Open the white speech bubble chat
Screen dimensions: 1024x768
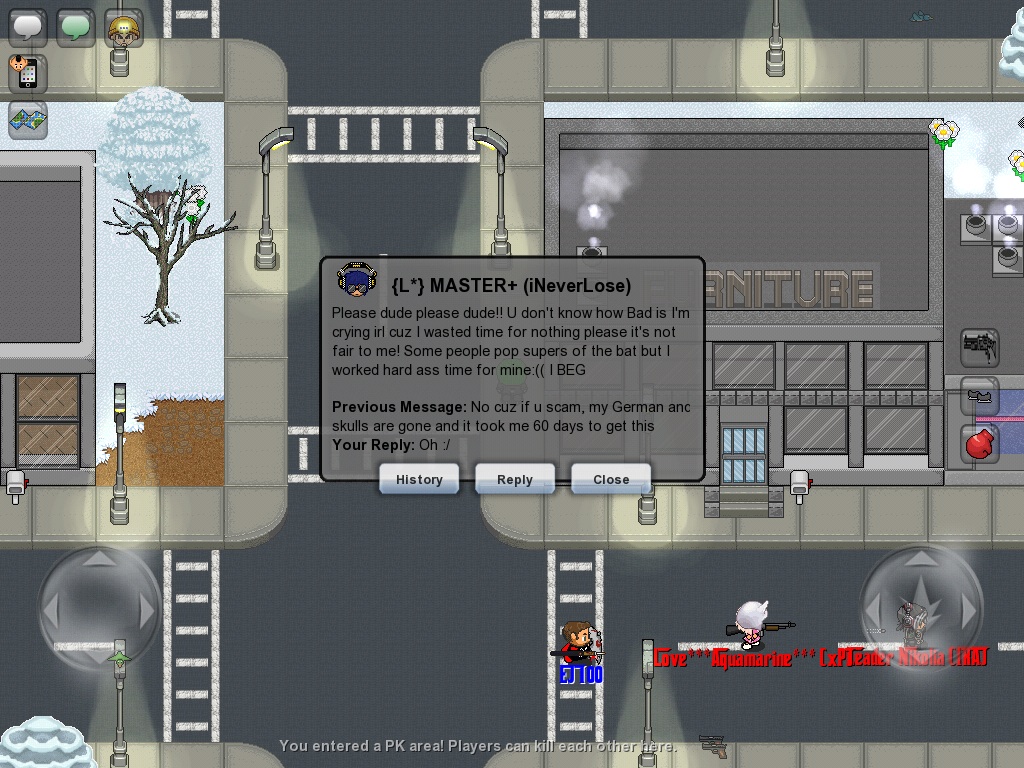pos(28,27)
